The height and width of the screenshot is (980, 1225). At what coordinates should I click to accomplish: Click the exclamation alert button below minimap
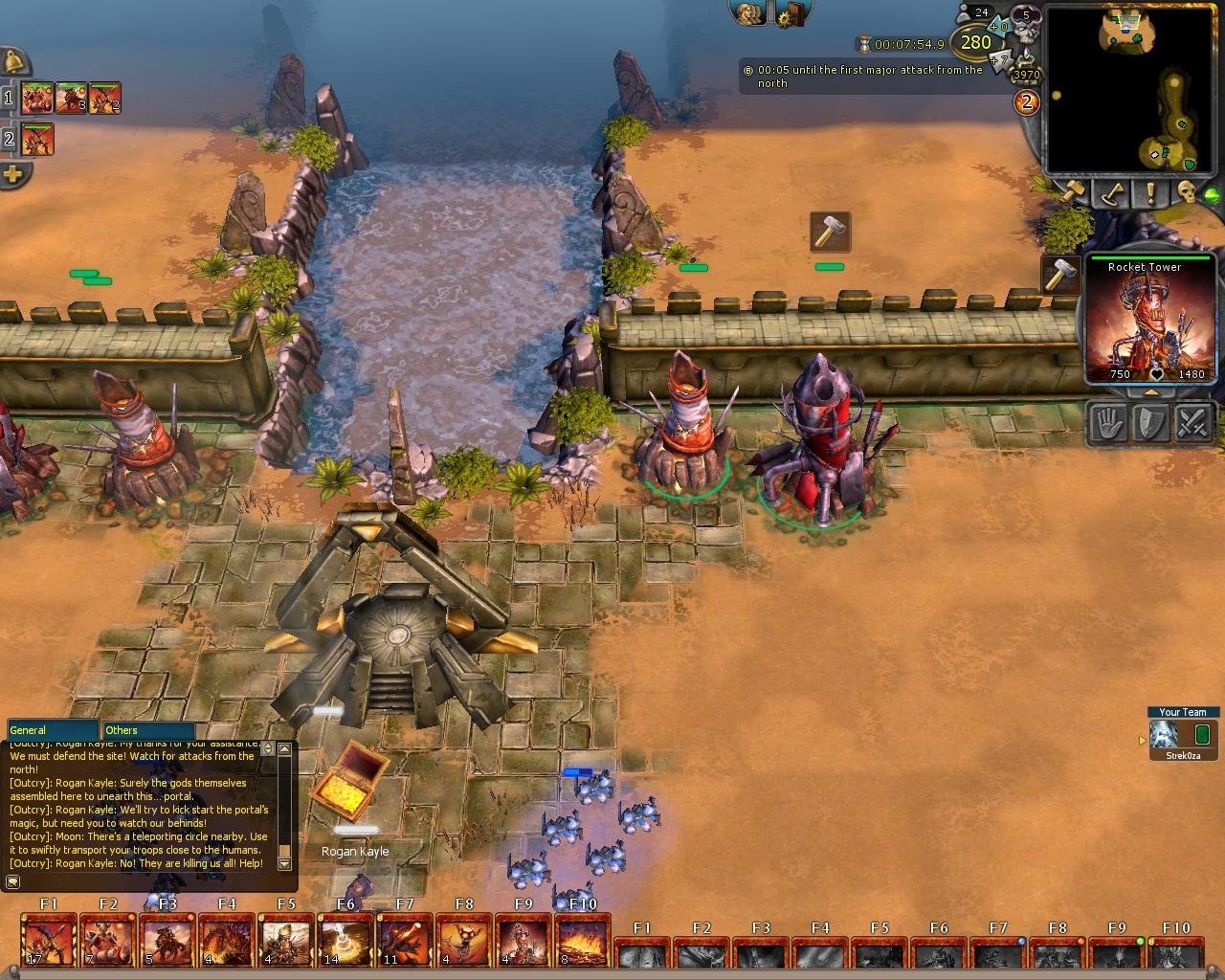tap(1149, 193)
